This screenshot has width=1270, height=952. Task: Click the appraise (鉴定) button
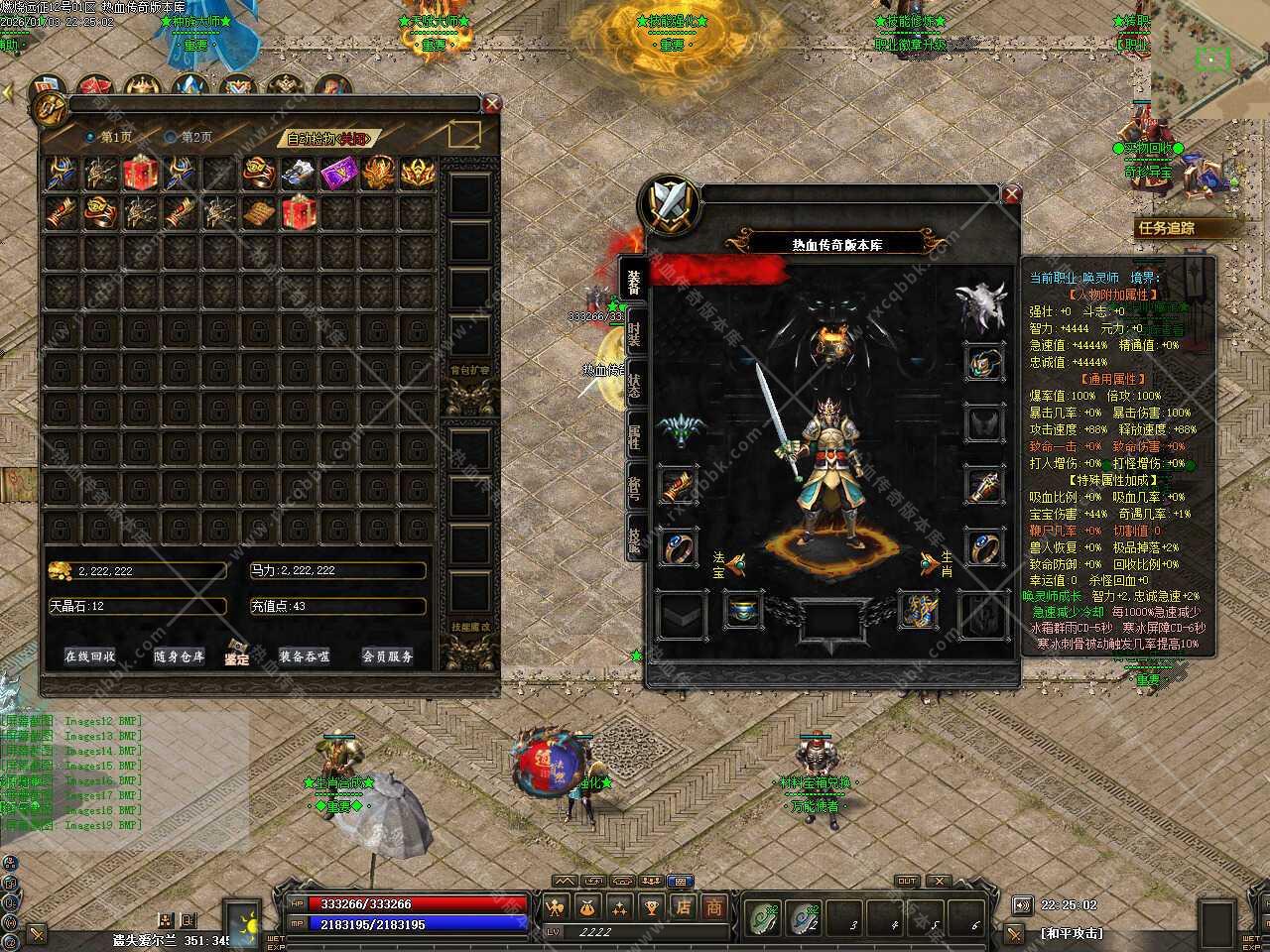coord(236,654)
